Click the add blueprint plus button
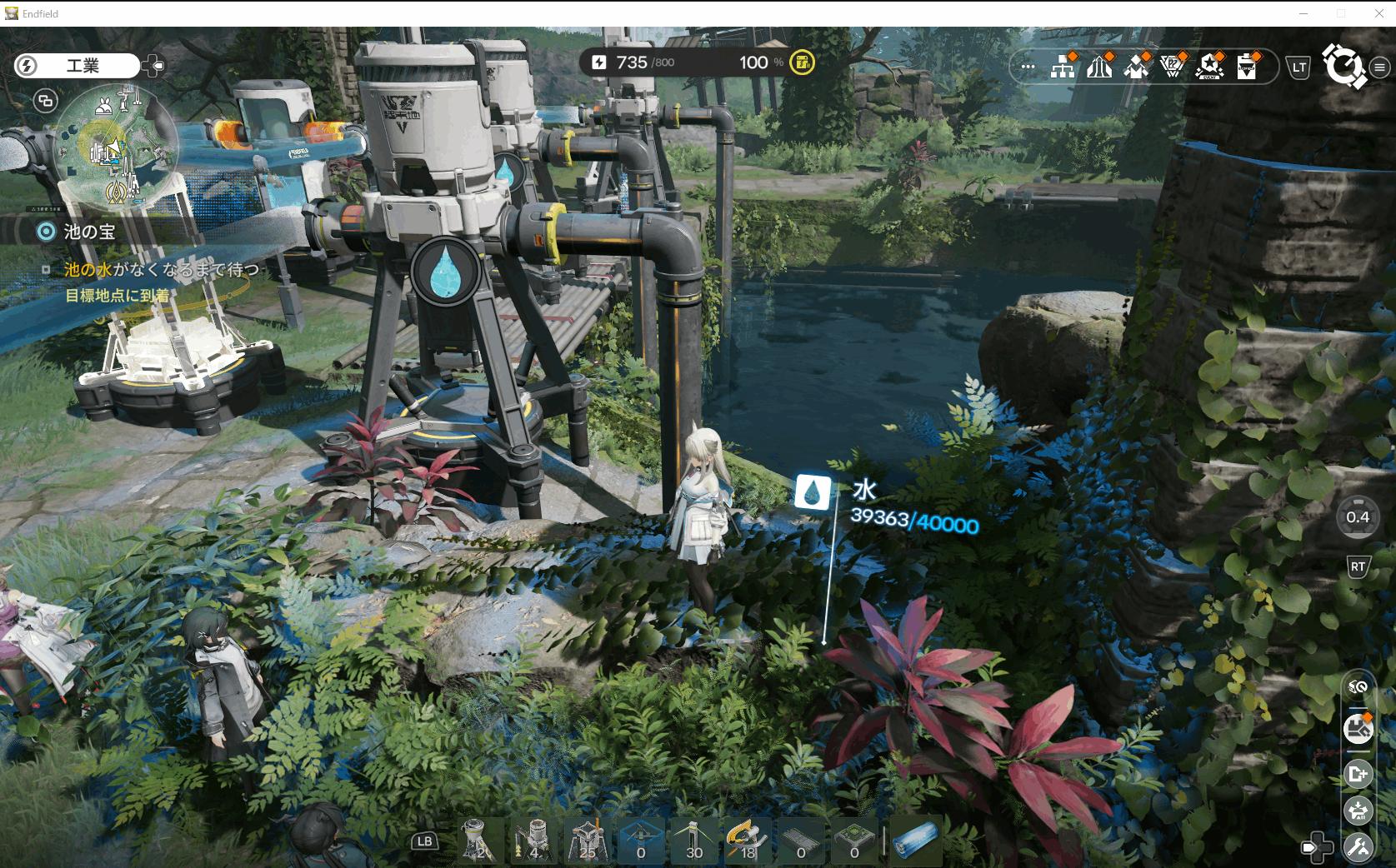 (1358, 774)
